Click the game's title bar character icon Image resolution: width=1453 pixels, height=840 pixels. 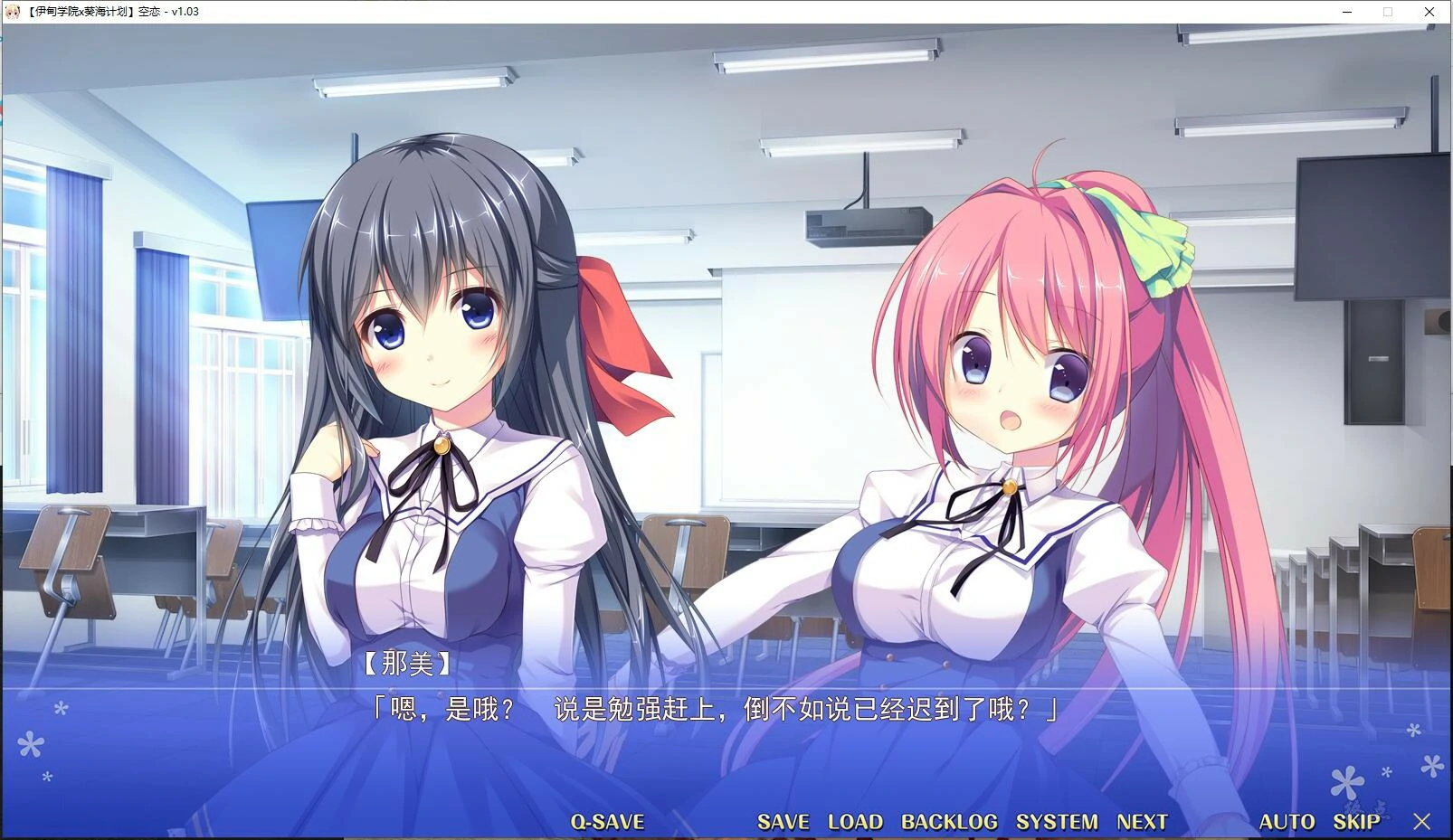tap(13, 12)
